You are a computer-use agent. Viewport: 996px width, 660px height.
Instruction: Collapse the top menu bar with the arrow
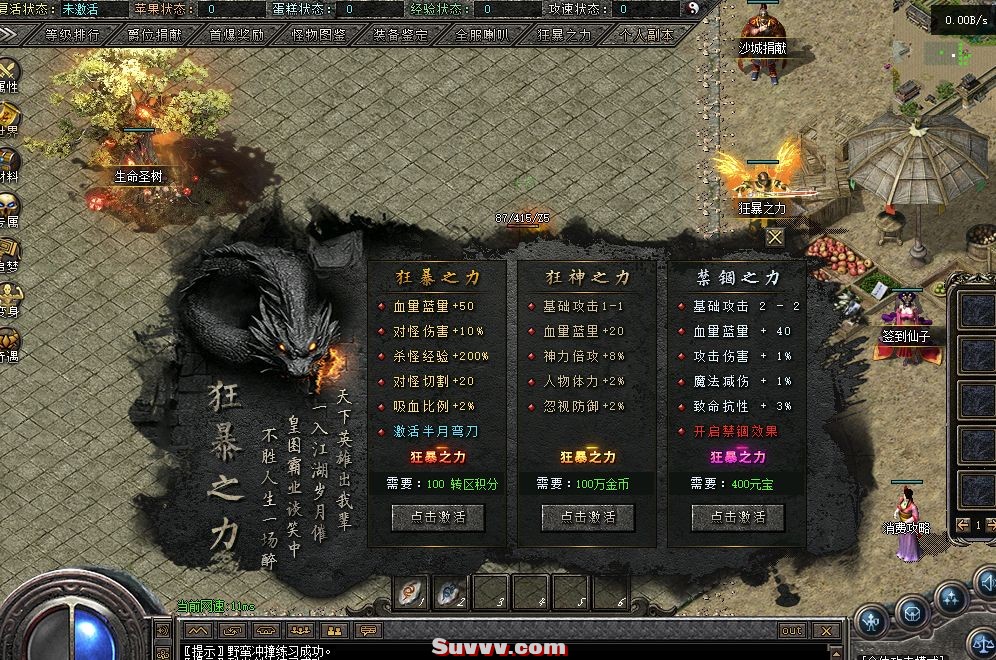pos(10,34)
